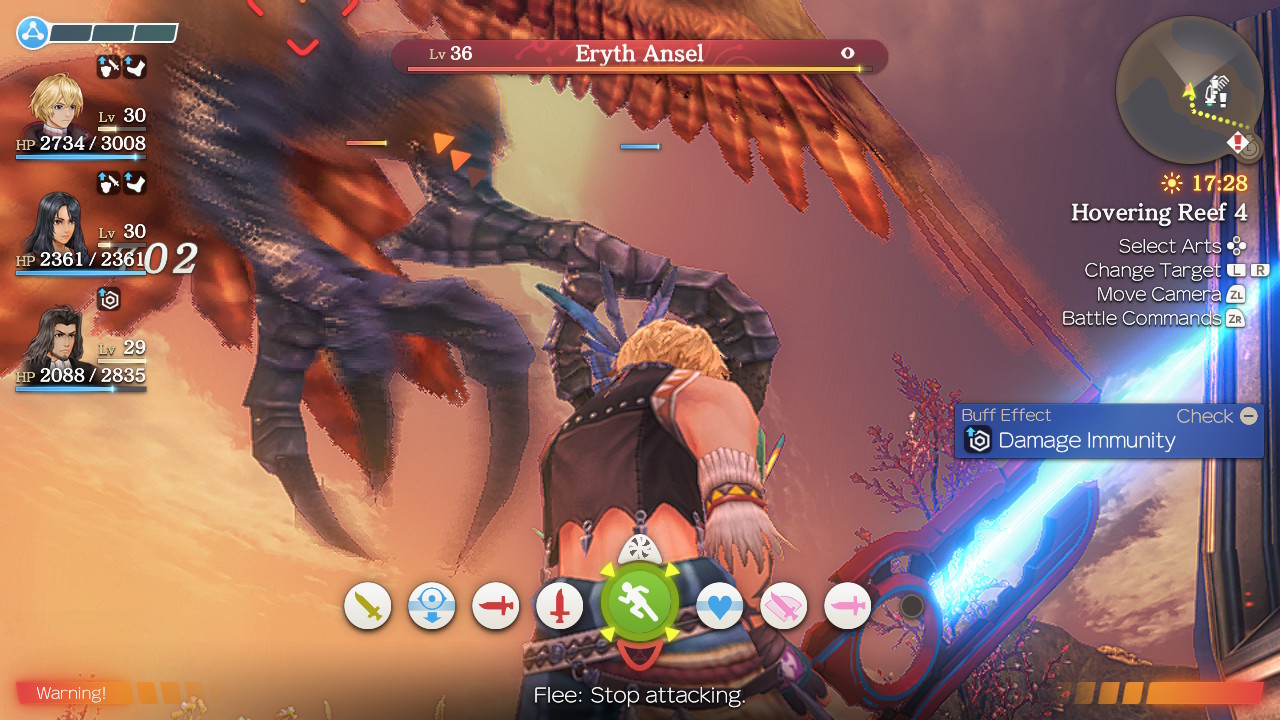Trigger the red horizontal sword art
The height and width of the screenshot is (720, 1280).
(496, 606)
